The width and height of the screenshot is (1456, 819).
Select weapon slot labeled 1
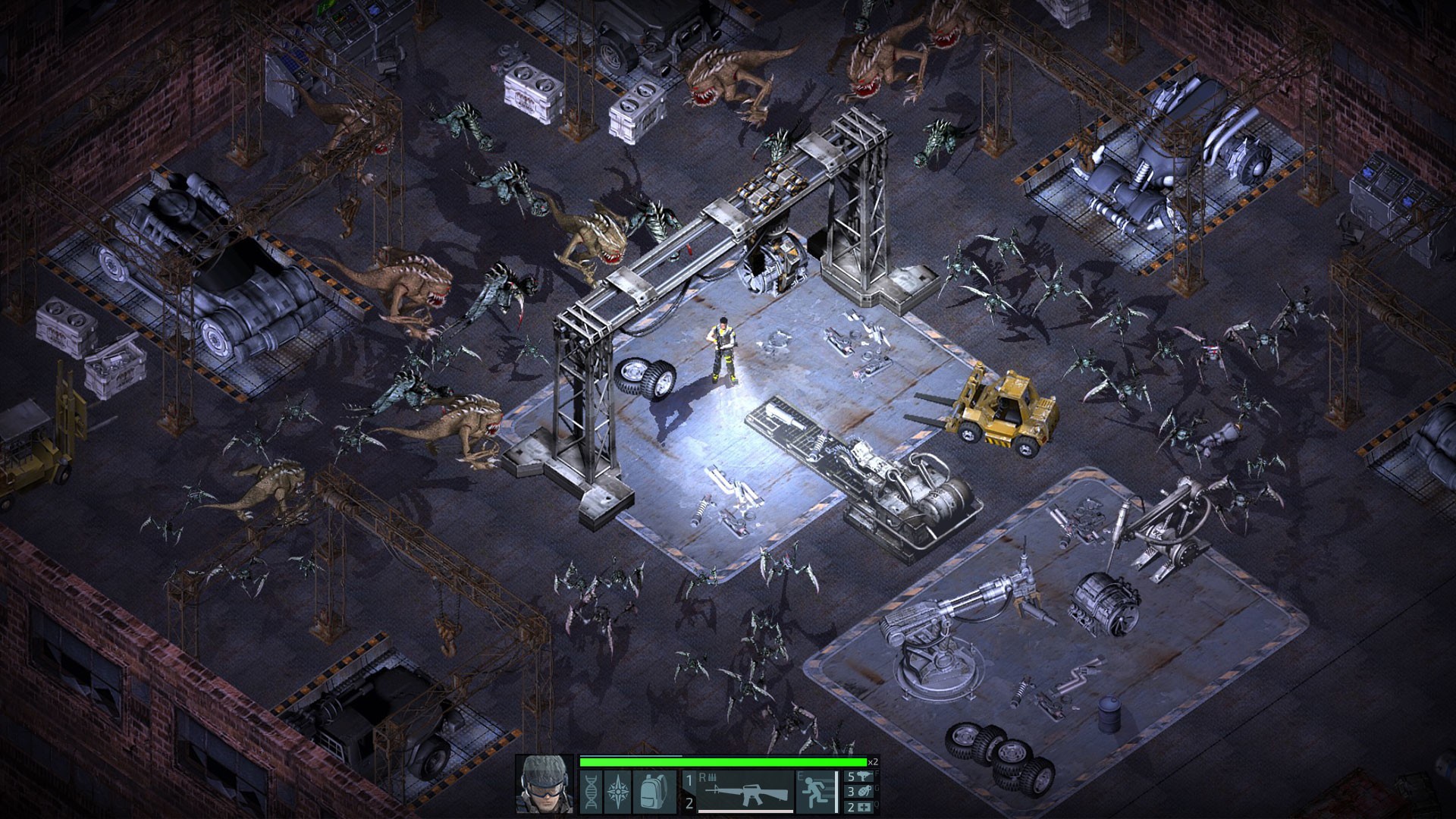(x=688, y=778)
